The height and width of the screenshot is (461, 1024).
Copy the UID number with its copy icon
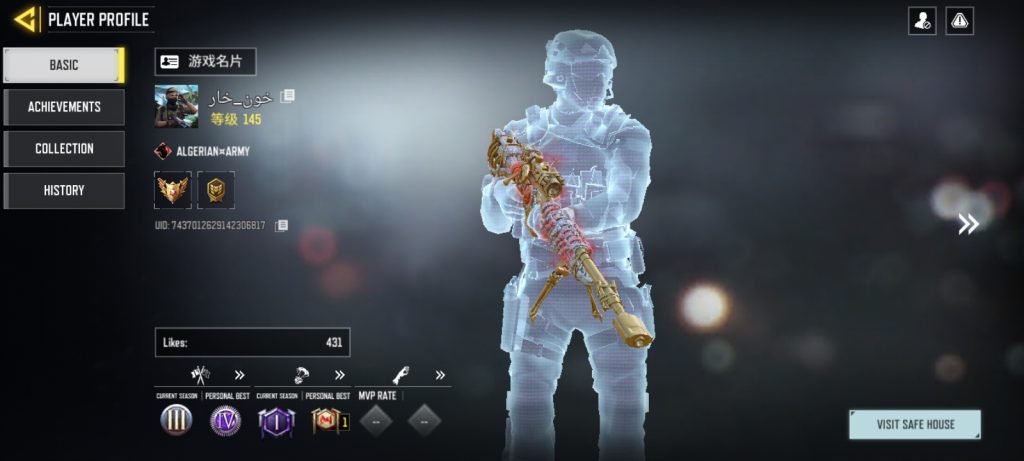point(282,226)
